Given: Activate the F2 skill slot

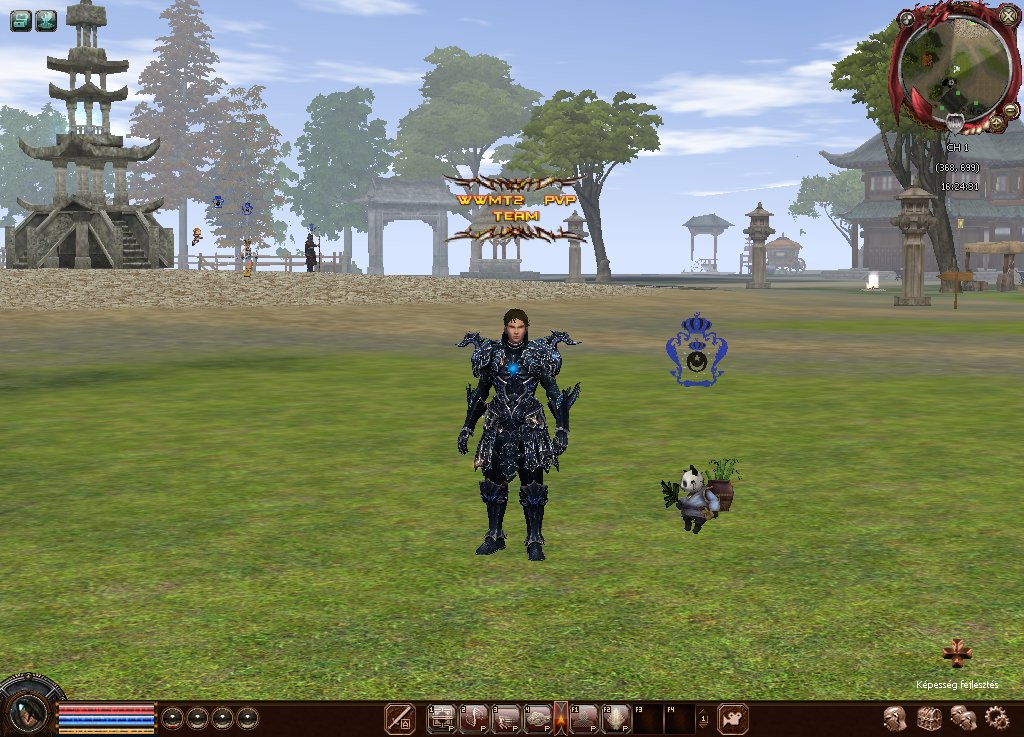Looking at the screenshot, I should [615, 718].
